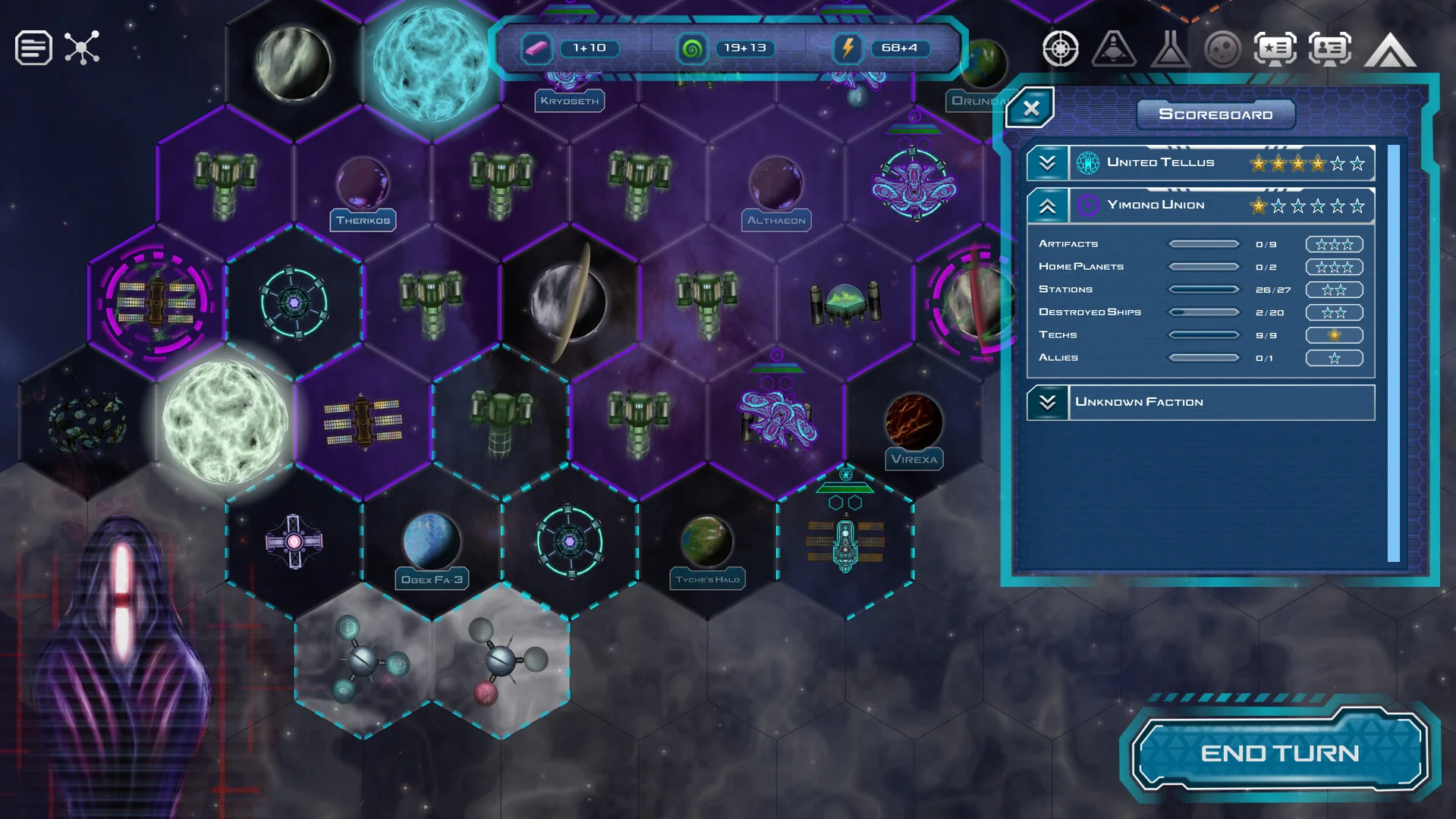Expand the United Tellus scoreboard row

point(1047,163)
